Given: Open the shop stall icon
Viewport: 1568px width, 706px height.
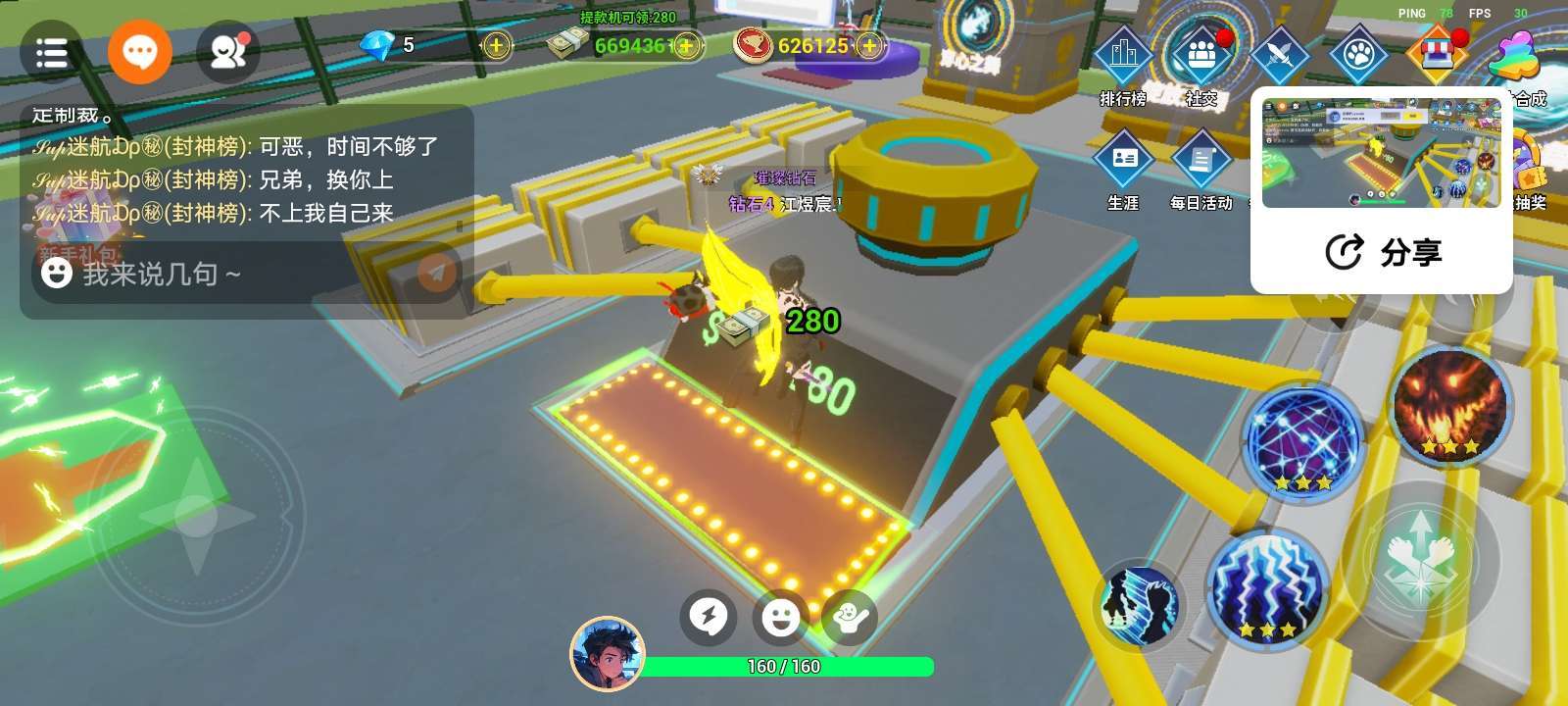Looking at the screenshot, I should coord(1435,54).
